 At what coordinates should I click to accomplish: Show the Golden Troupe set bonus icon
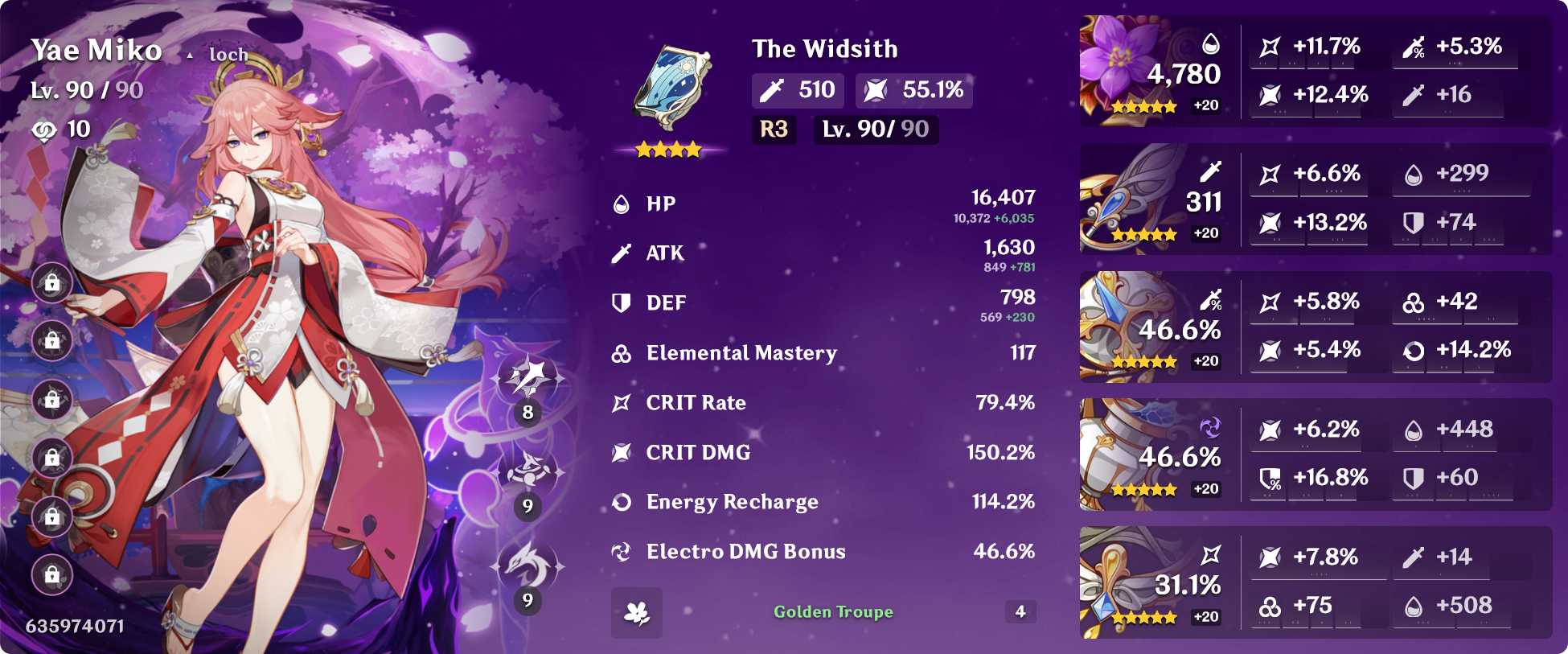(637, 613)
